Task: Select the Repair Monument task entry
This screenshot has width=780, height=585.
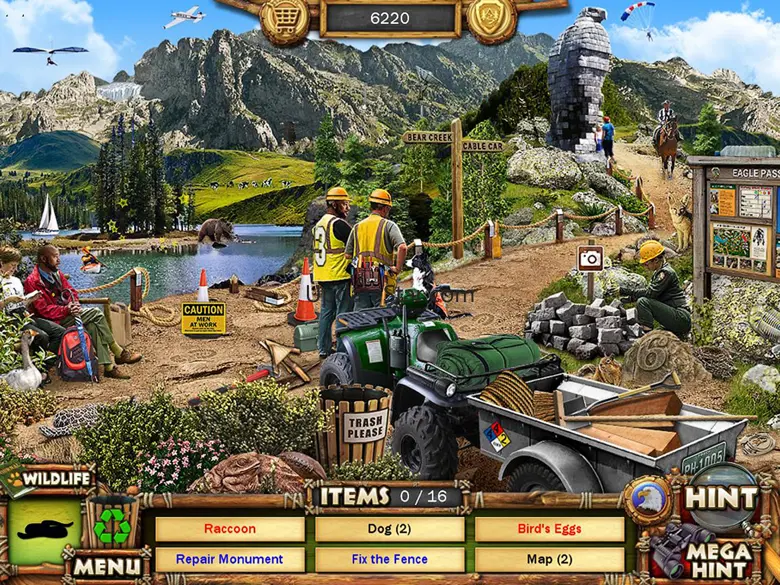Action: point(230,559)
